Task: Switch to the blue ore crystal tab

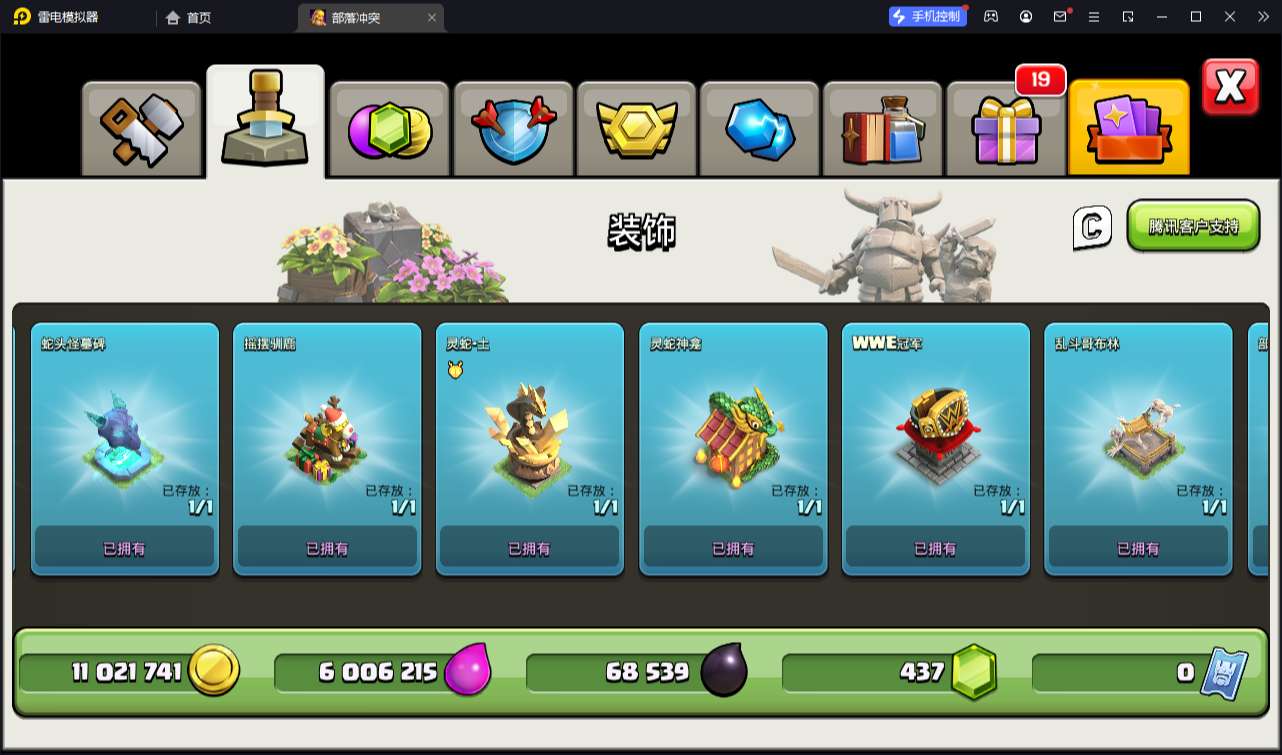Action: click(x=759, y=129)
